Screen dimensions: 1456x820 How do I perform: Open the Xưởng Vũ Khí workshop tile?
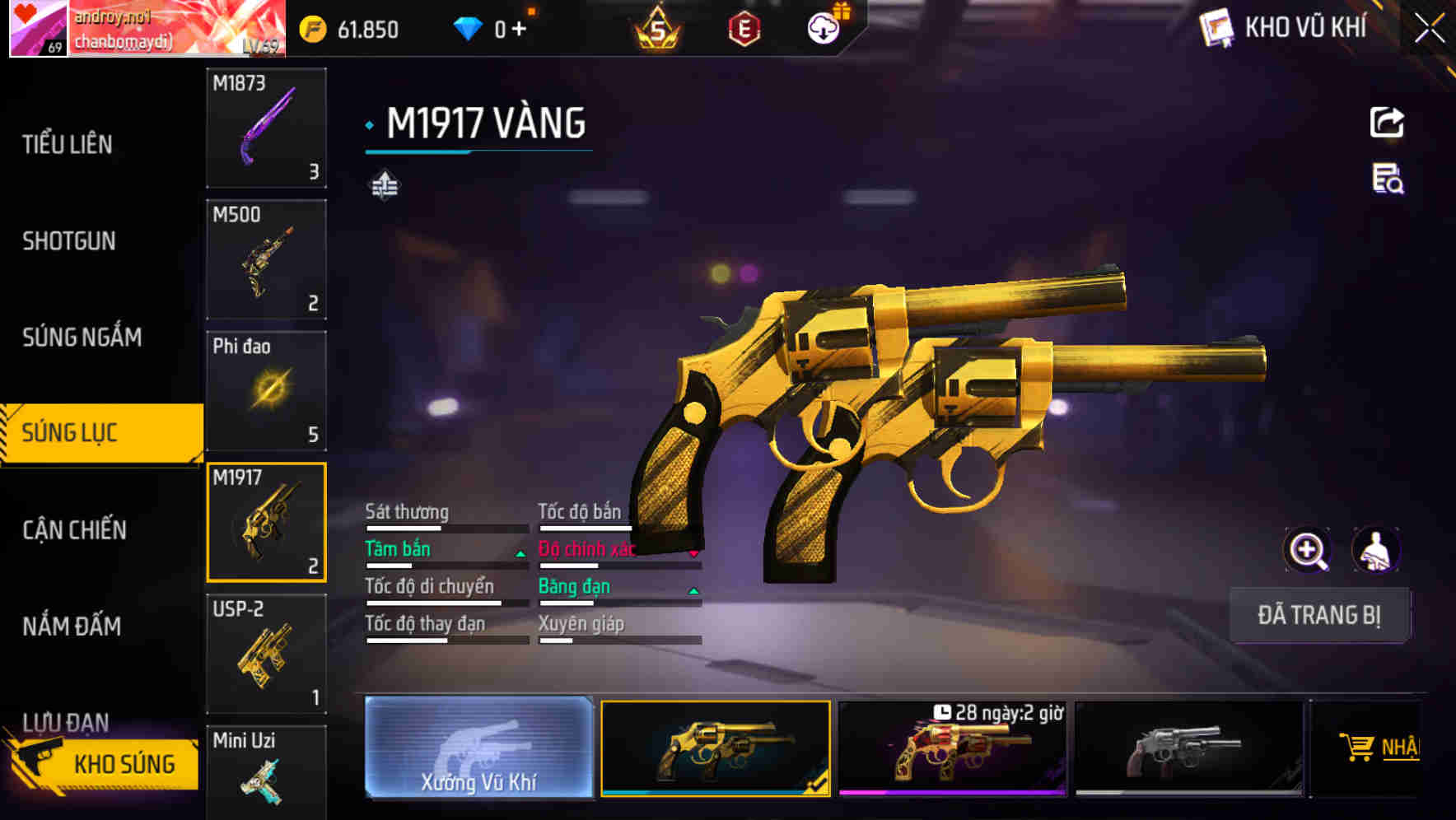pos(478,748)
